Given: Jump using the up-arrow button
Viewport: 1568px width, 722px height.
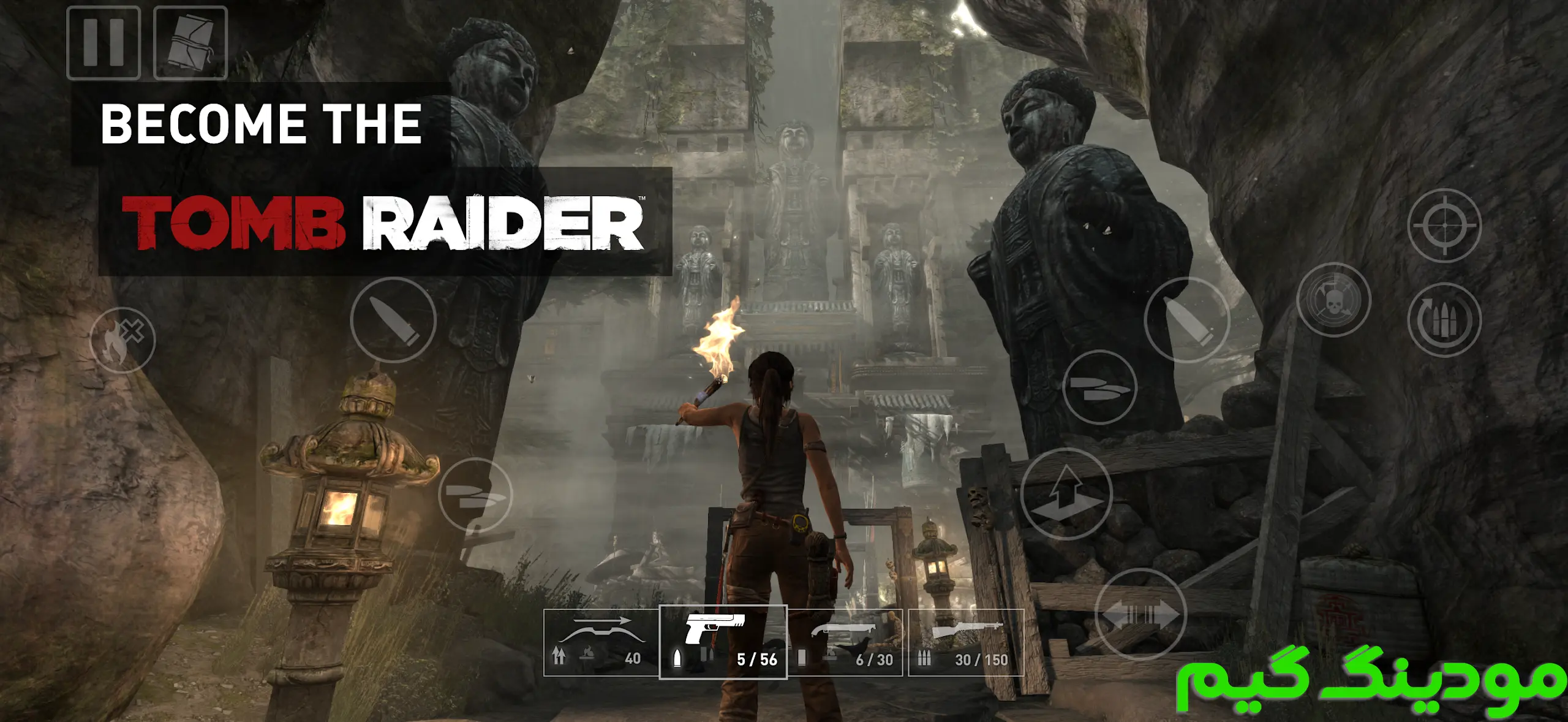Looking at the screenshot, I should click(x=1066, y=494).
